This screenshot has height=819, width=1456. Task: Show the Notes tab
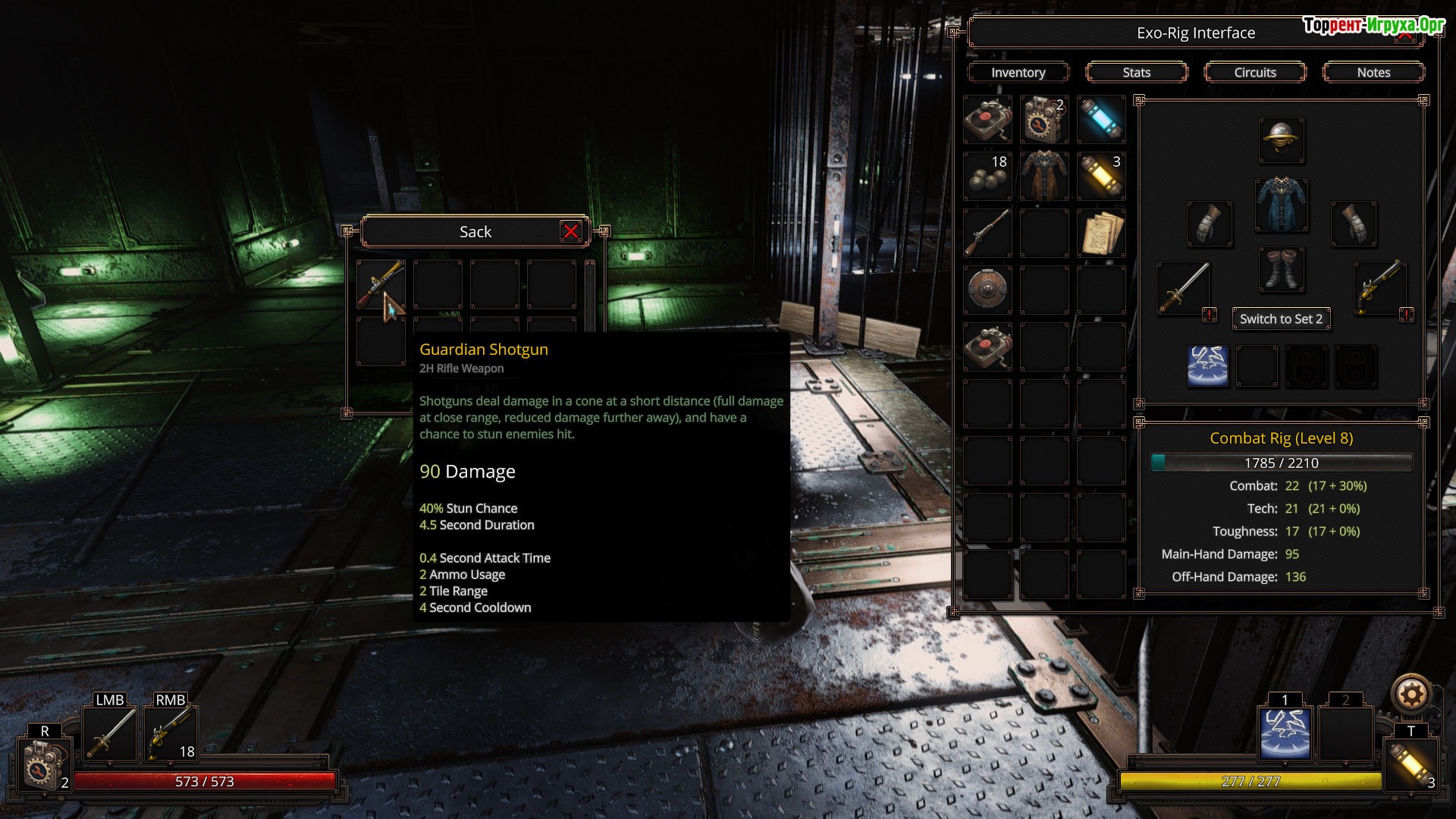tap(1373, 72)
